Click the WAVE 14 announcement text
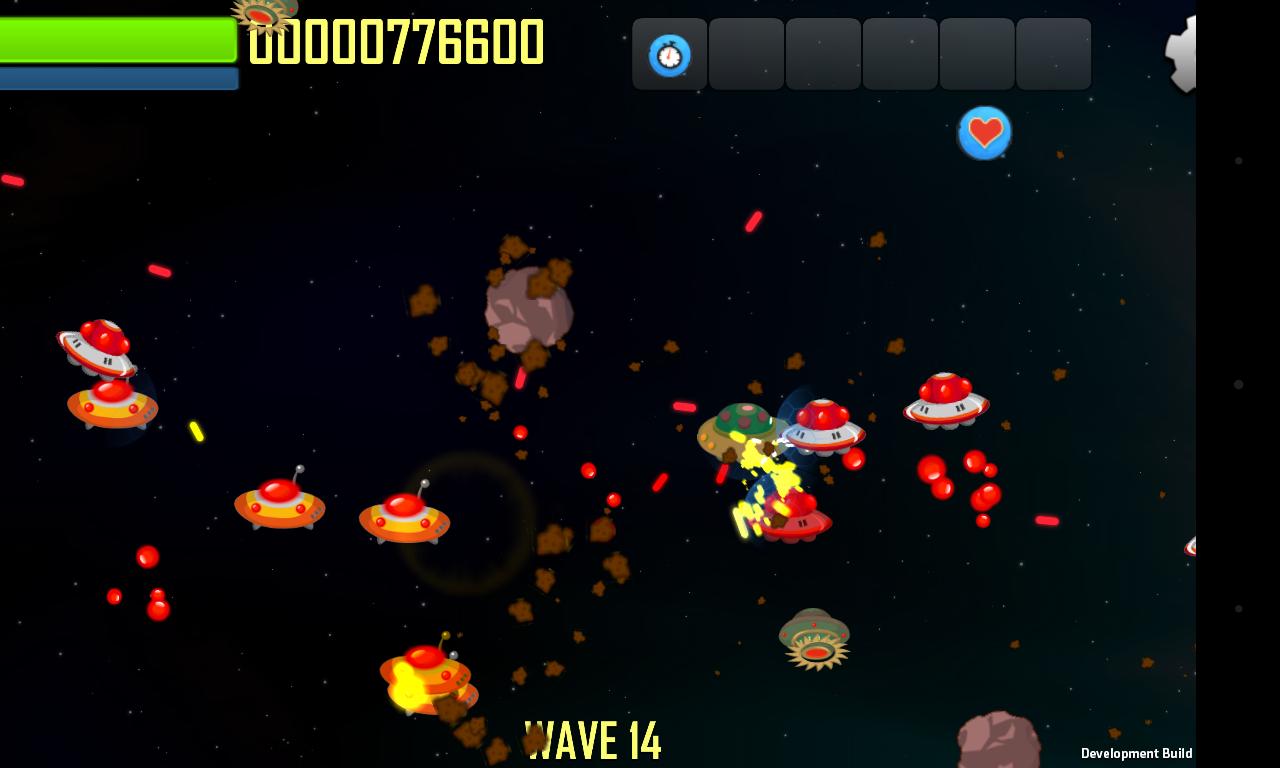 (x=593, y=740)
